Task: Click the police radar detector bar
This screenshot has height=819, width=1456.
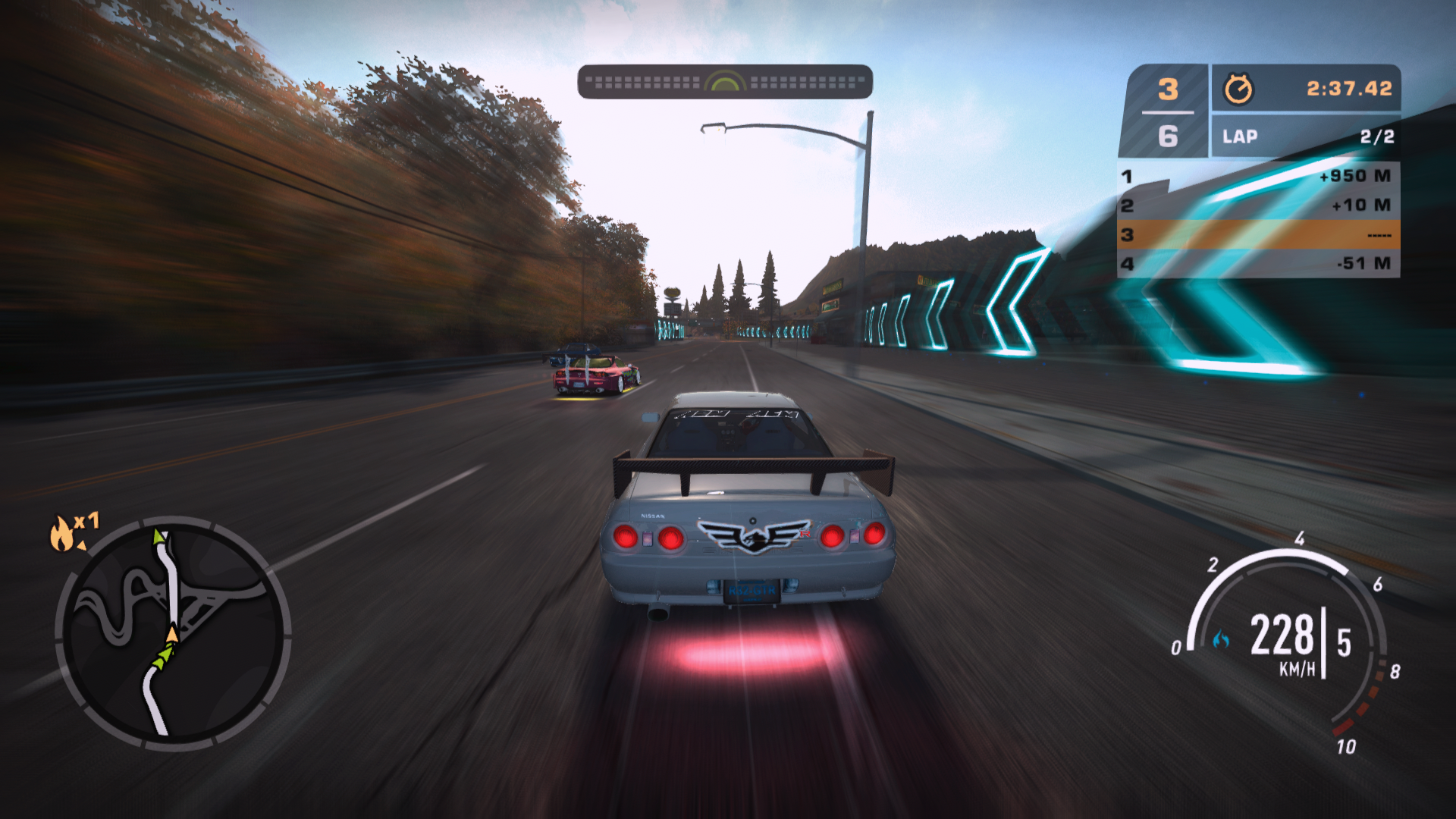Action: 725,82
